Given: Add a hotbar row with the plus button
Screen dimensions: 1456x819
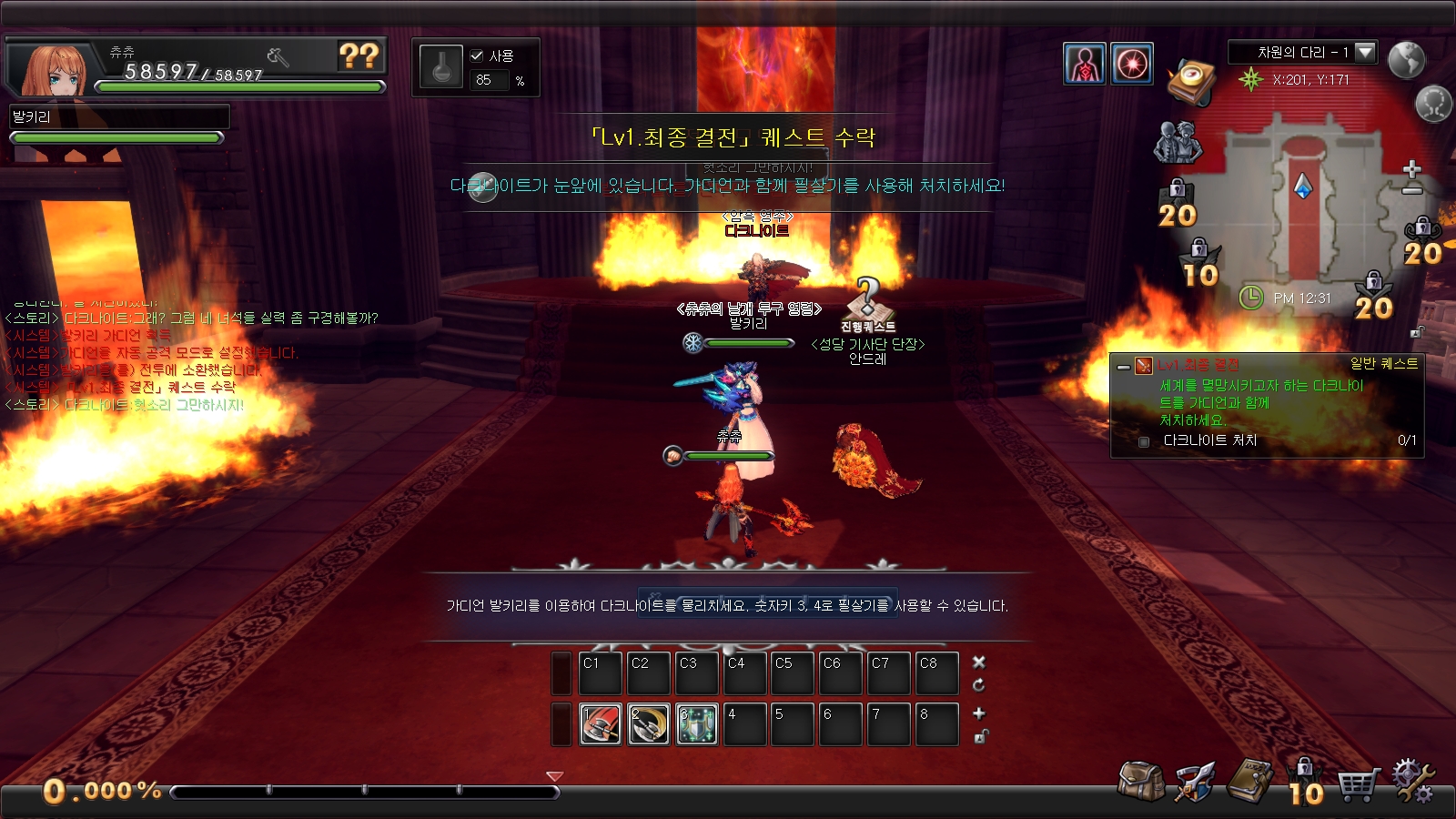Looking at the screenshot, I should click(979, 713).
